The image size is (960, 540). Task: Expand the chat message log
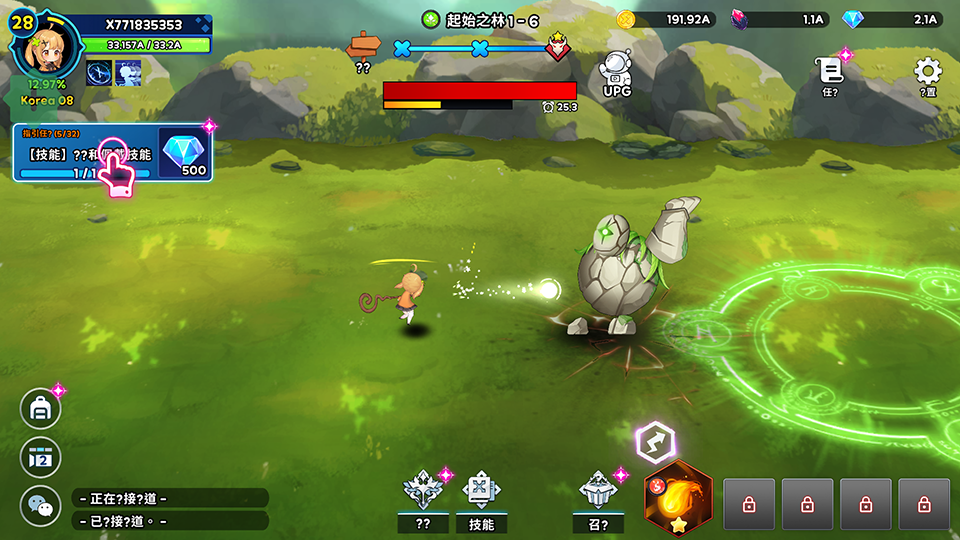tap(170, 509)
